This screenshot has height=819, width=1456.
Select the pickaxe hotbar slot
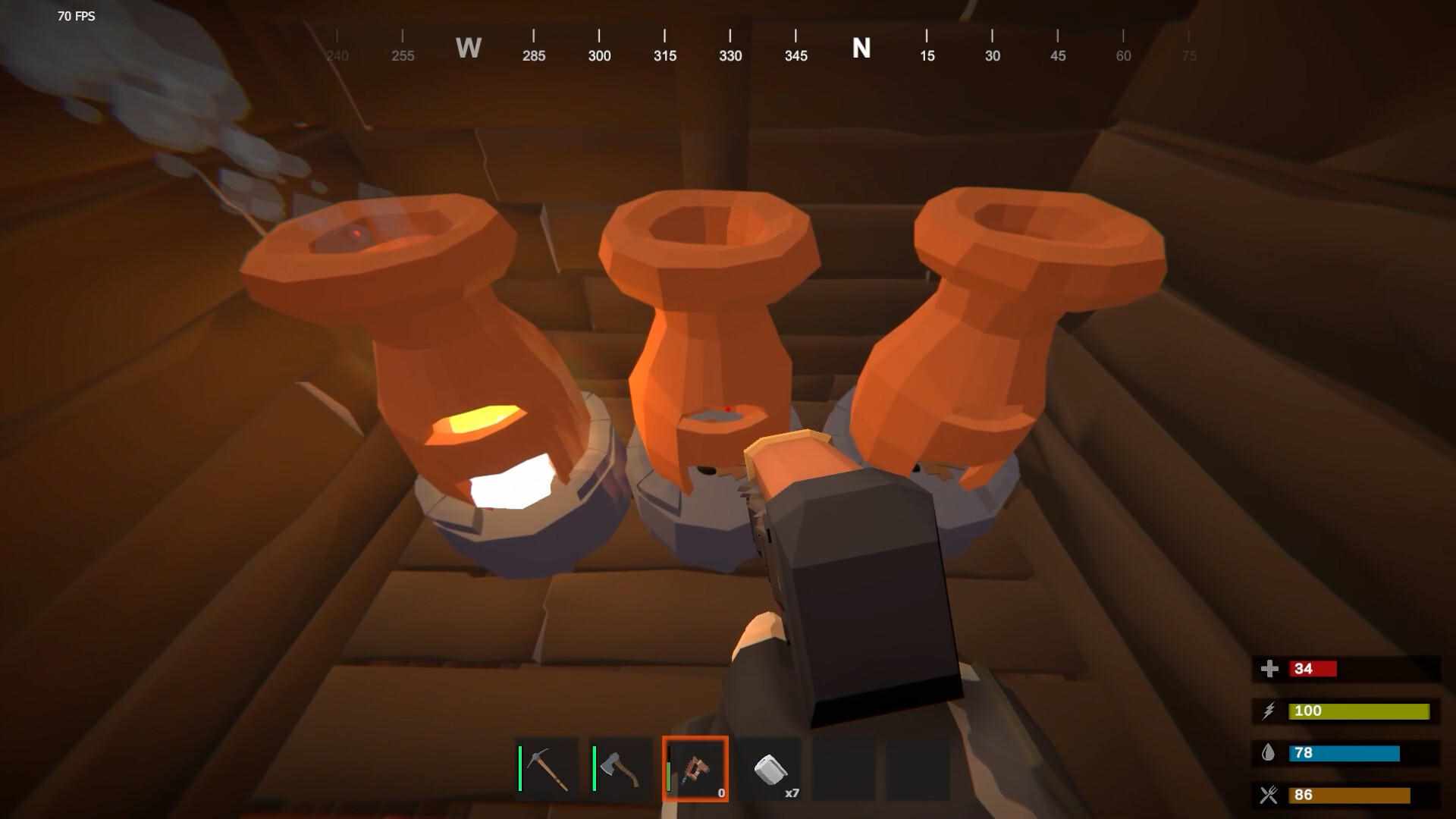548,769
